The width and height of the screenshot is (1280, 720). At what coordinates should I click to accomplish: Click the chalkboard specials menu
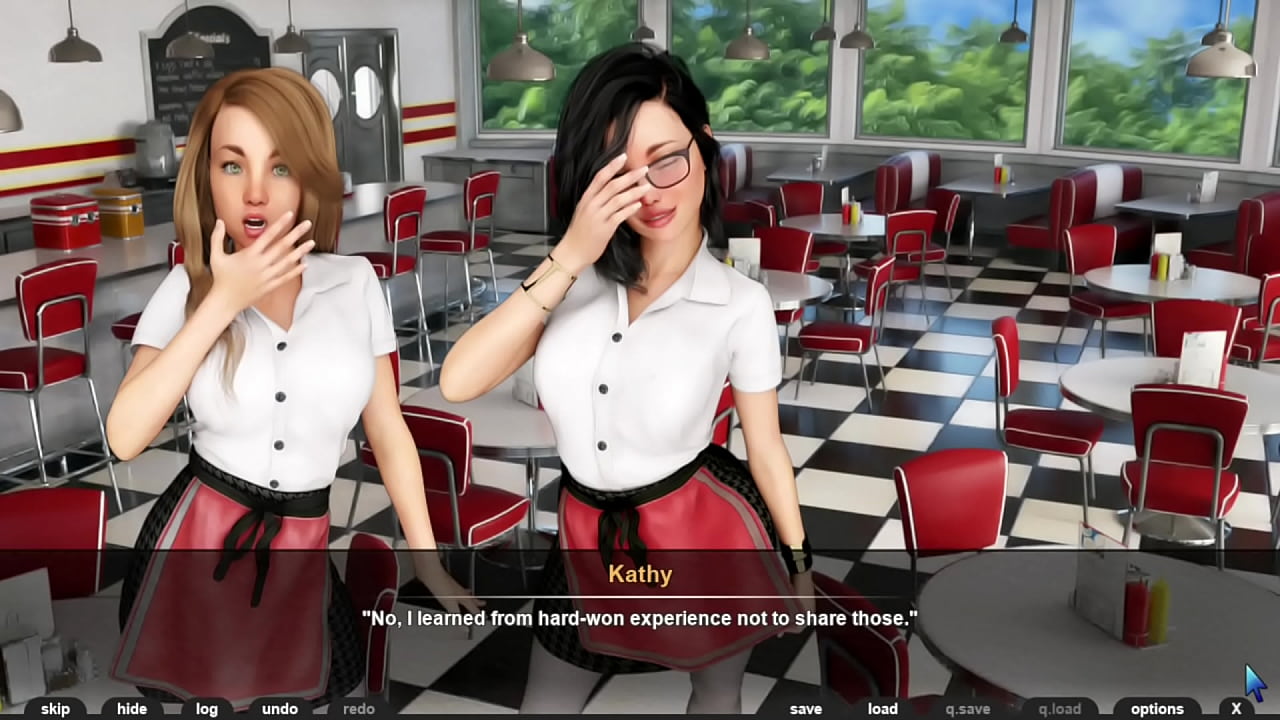coord(190,60)
